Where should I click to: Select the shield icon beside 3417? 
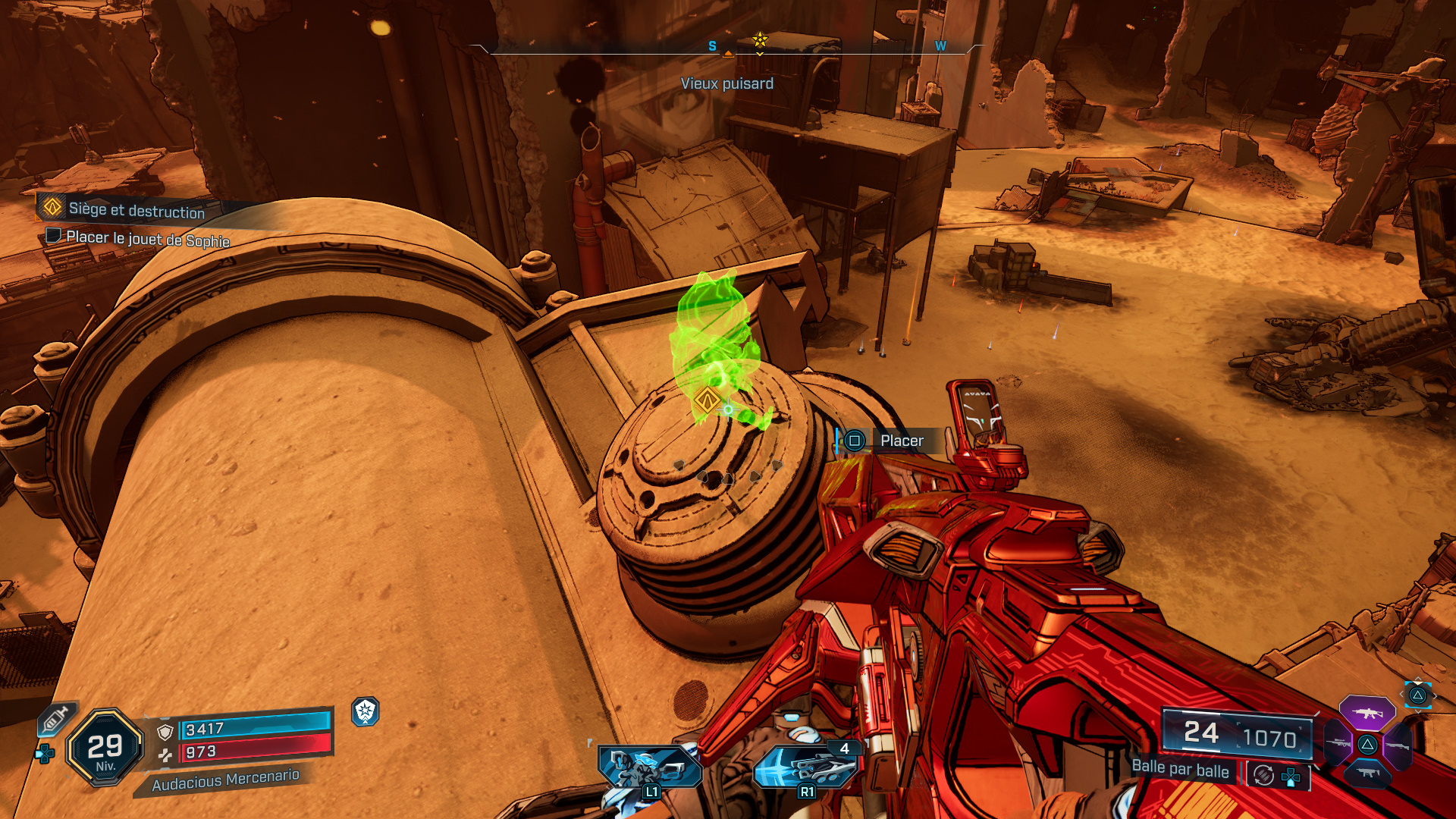(165, 732)
